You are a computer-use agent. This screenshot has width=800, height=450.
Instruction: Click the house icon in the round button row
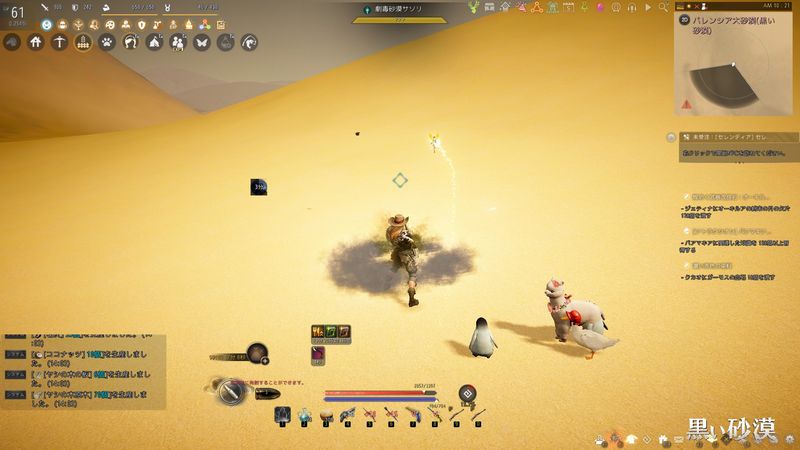click(36, 42)
